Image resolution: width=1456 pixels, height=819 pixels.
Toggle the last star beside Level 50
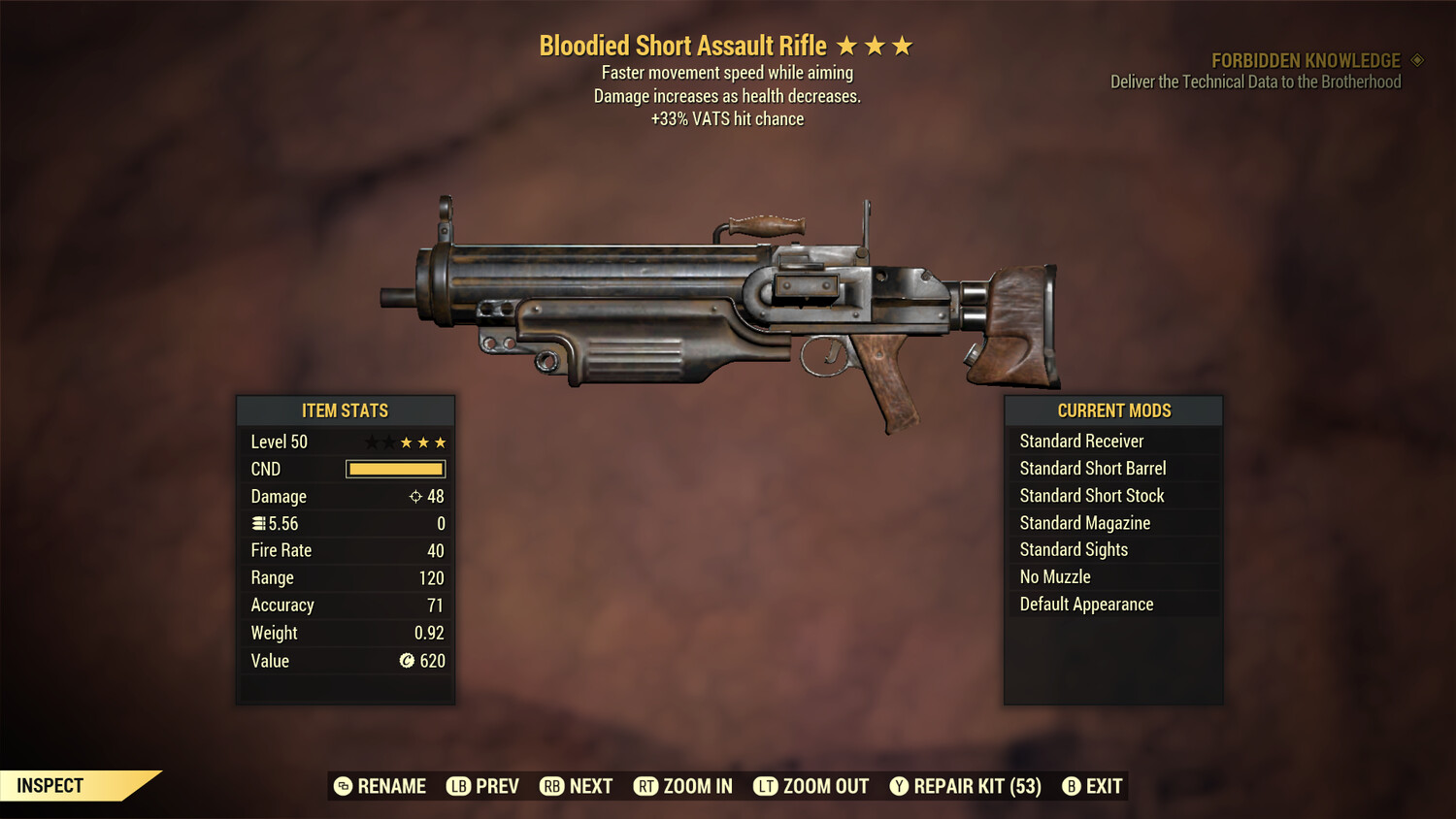click(x=442, y=442)
